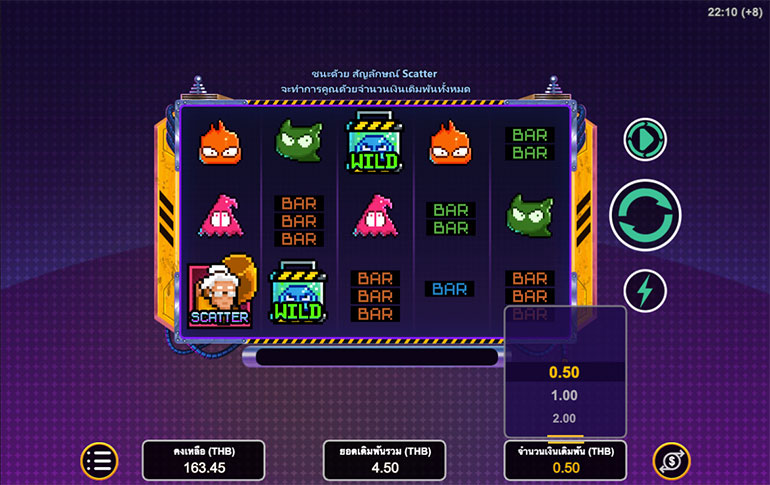Screen dimensions: 770x485
Task: Click the dollar coin bet icon
Action: click(670, 460)
